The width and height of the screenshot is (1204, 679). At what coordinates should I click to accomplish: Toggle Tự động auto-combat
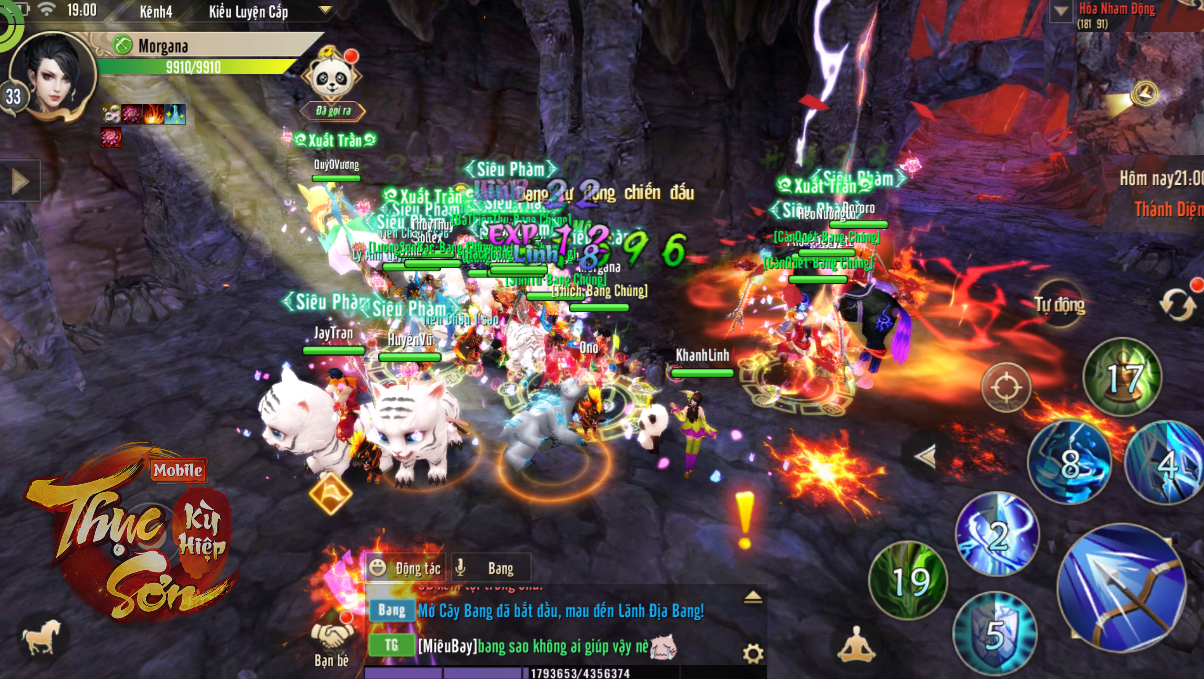tap(1060, 305)
